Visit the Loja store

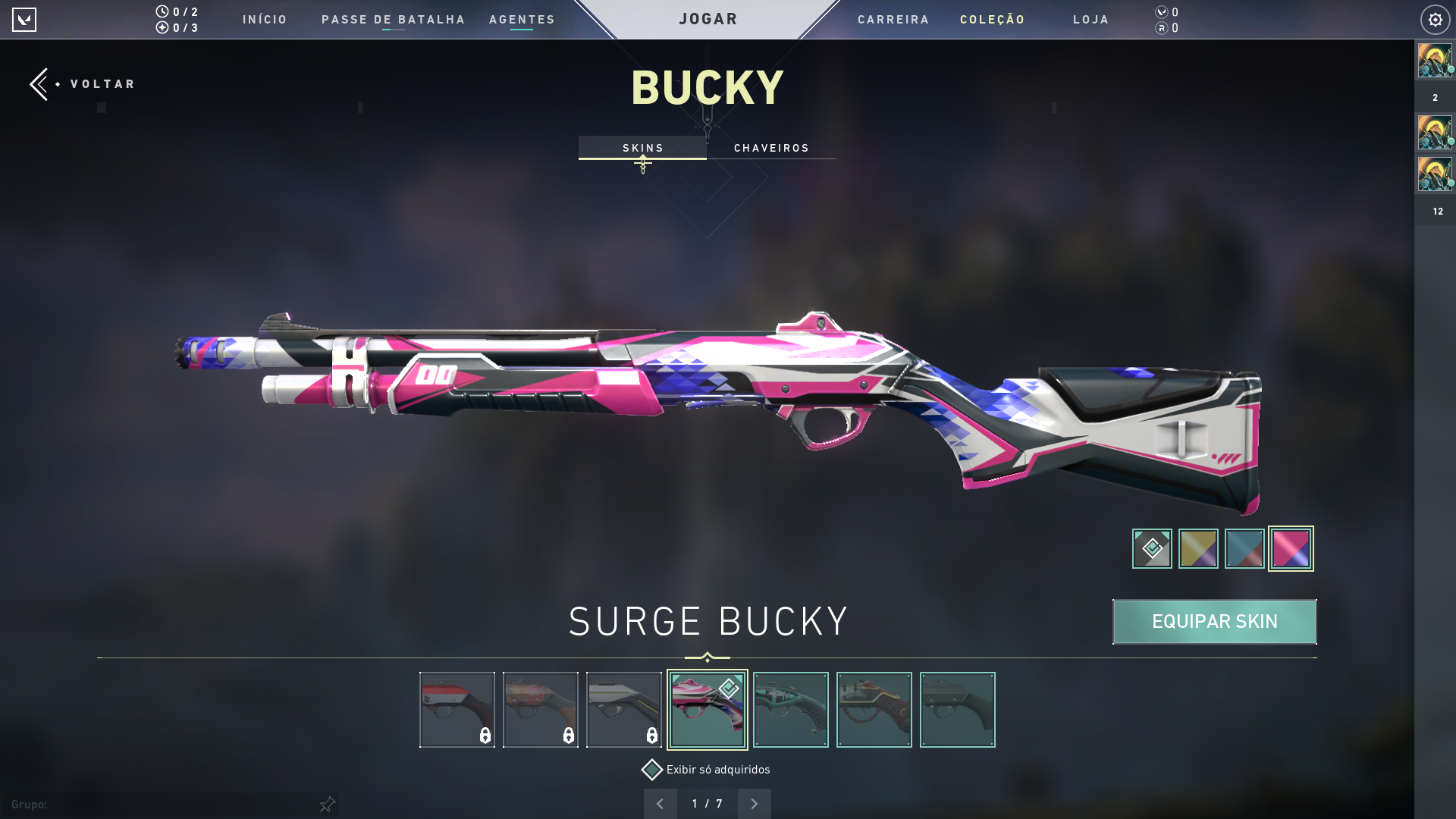(1090, 20)
